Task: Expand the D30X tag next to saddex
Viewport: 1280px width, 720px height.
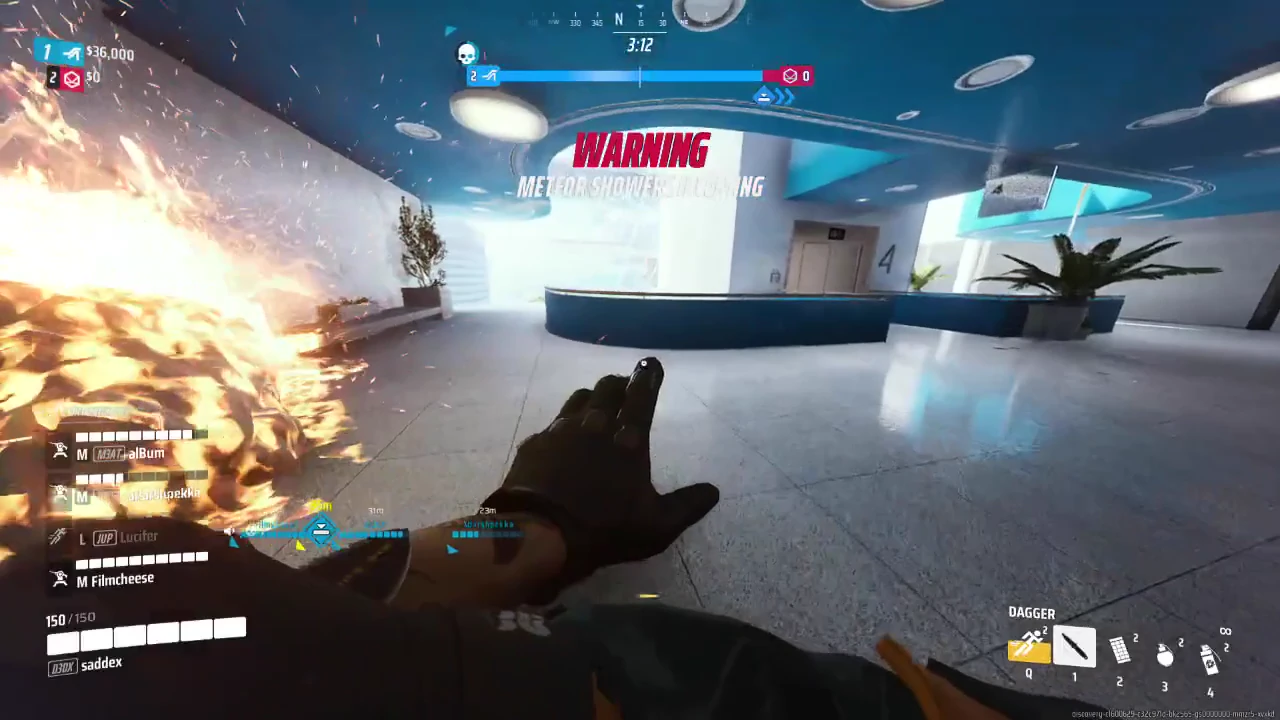Action: click(x=61, y=663)
